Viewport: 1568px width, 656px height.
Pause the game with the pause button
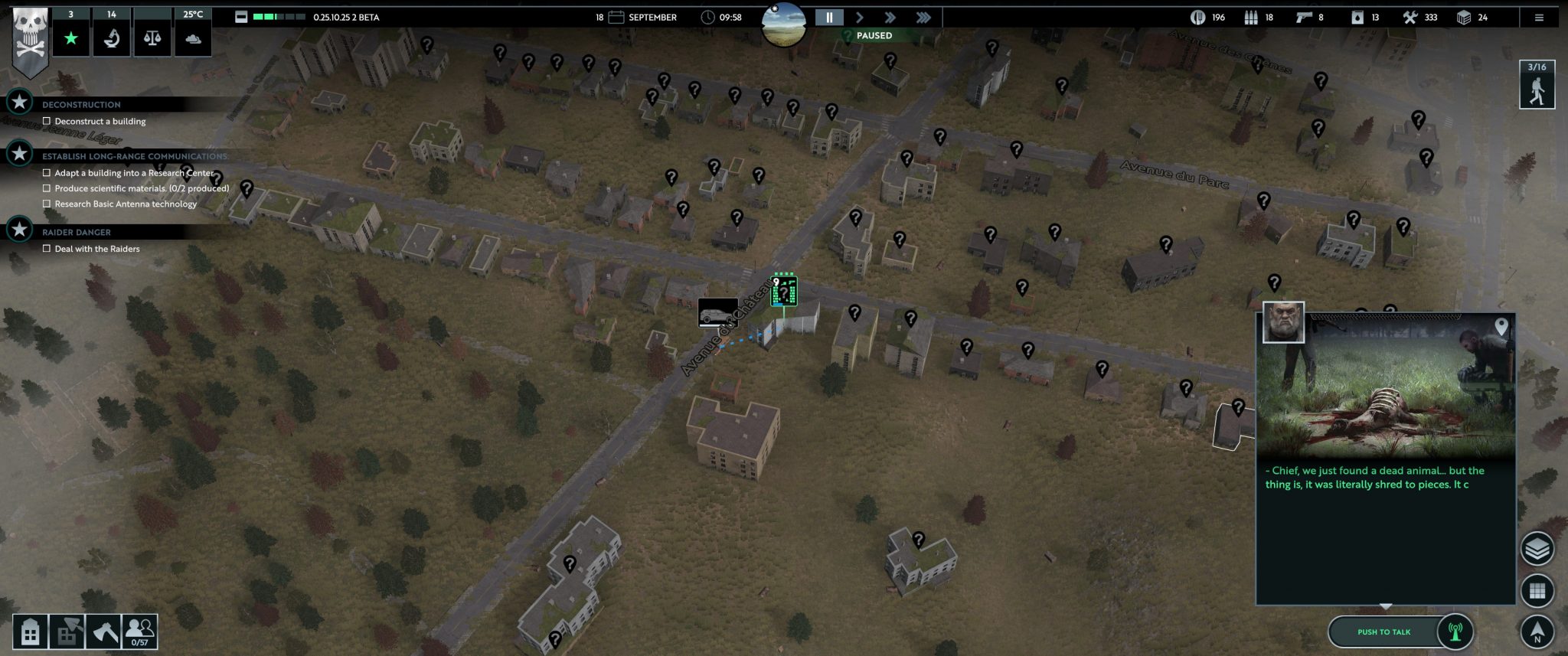828,18
